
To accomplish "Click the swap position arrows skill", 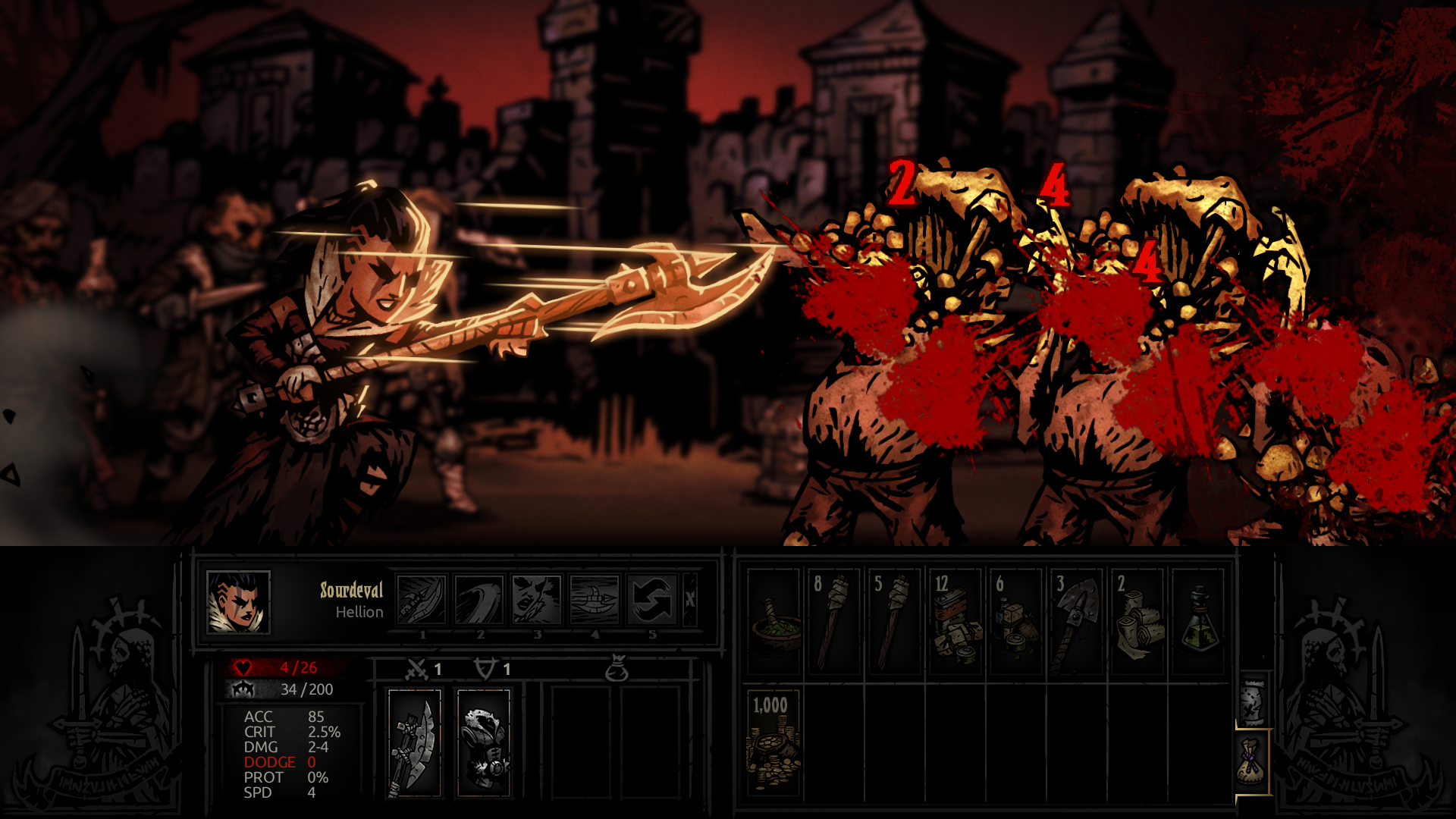I will click(x=652, y=600).
